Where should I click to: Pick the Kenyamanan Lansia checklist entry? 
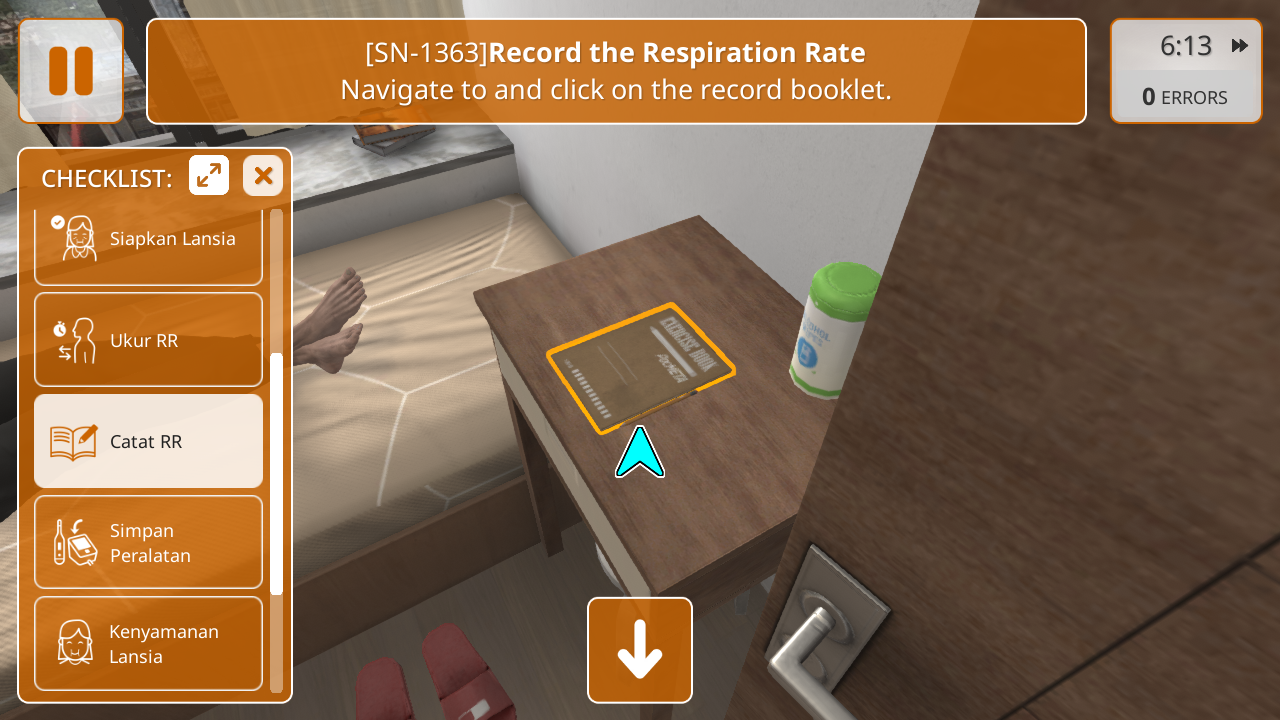click(x=148, y=644)
